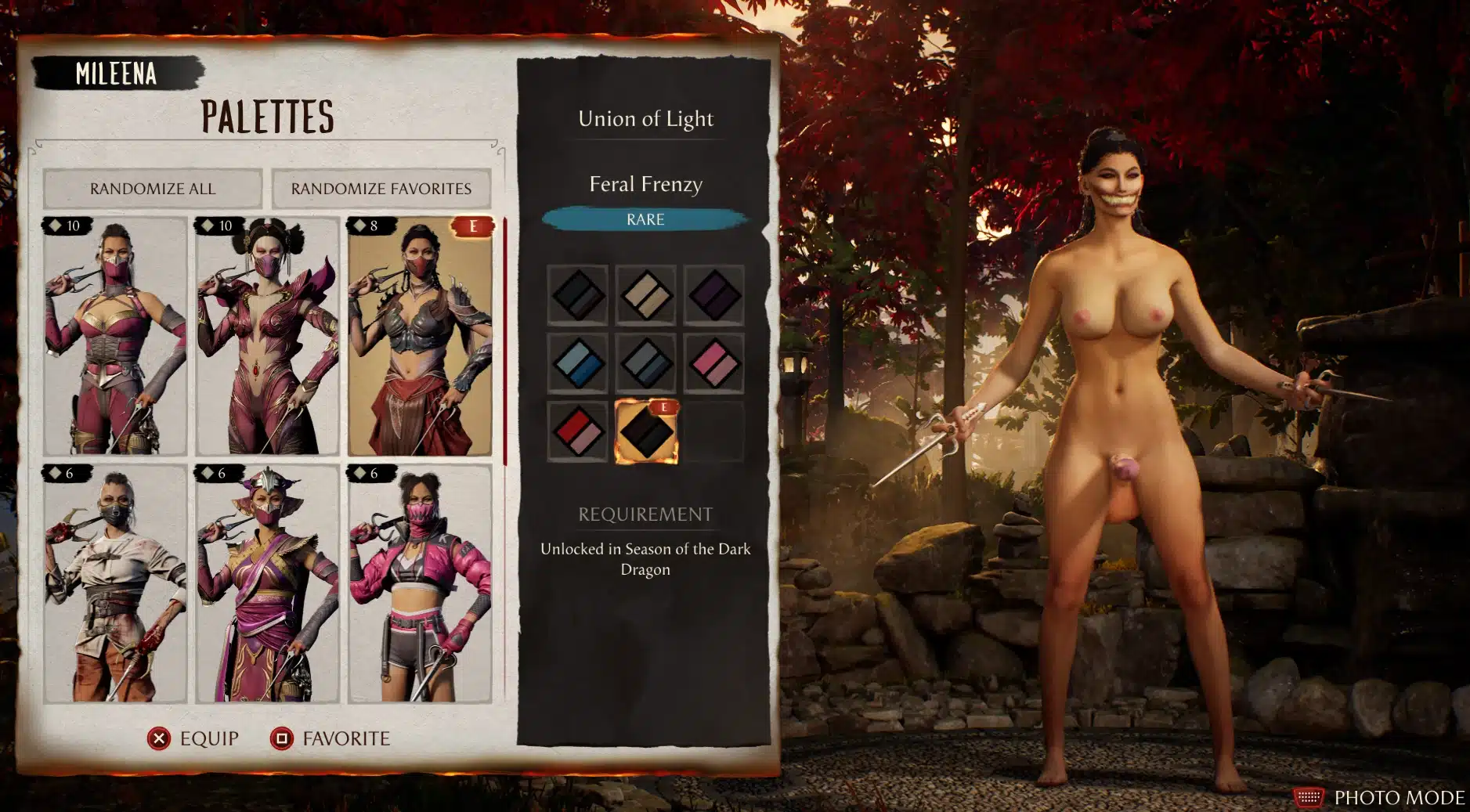This screenshot has height=812, width=1470.
Task: Choose the skin with twin hair buns
Action: coord(267,337)
